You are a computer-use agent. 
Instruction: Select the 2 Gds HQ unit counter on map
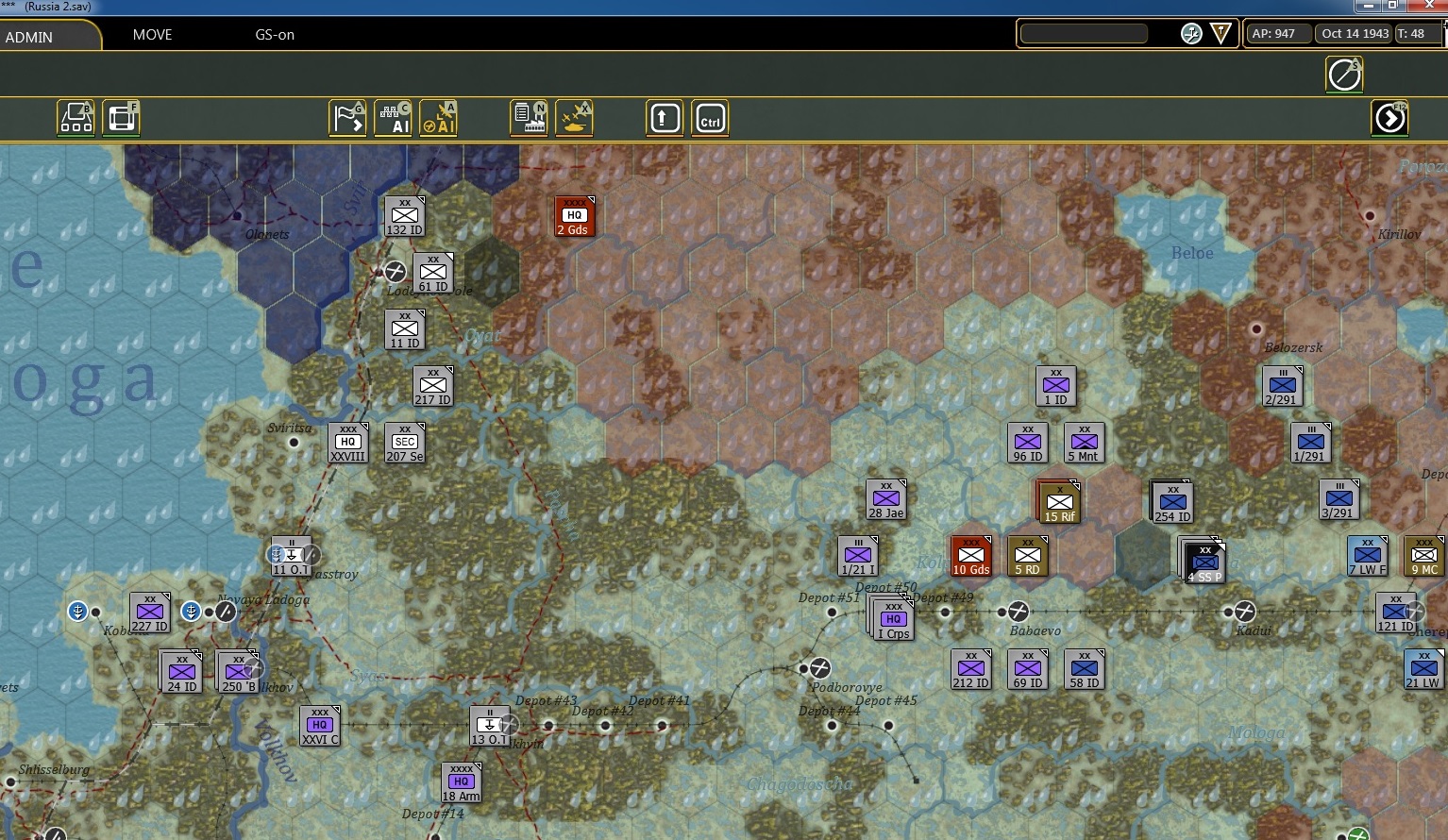(574, 215)
